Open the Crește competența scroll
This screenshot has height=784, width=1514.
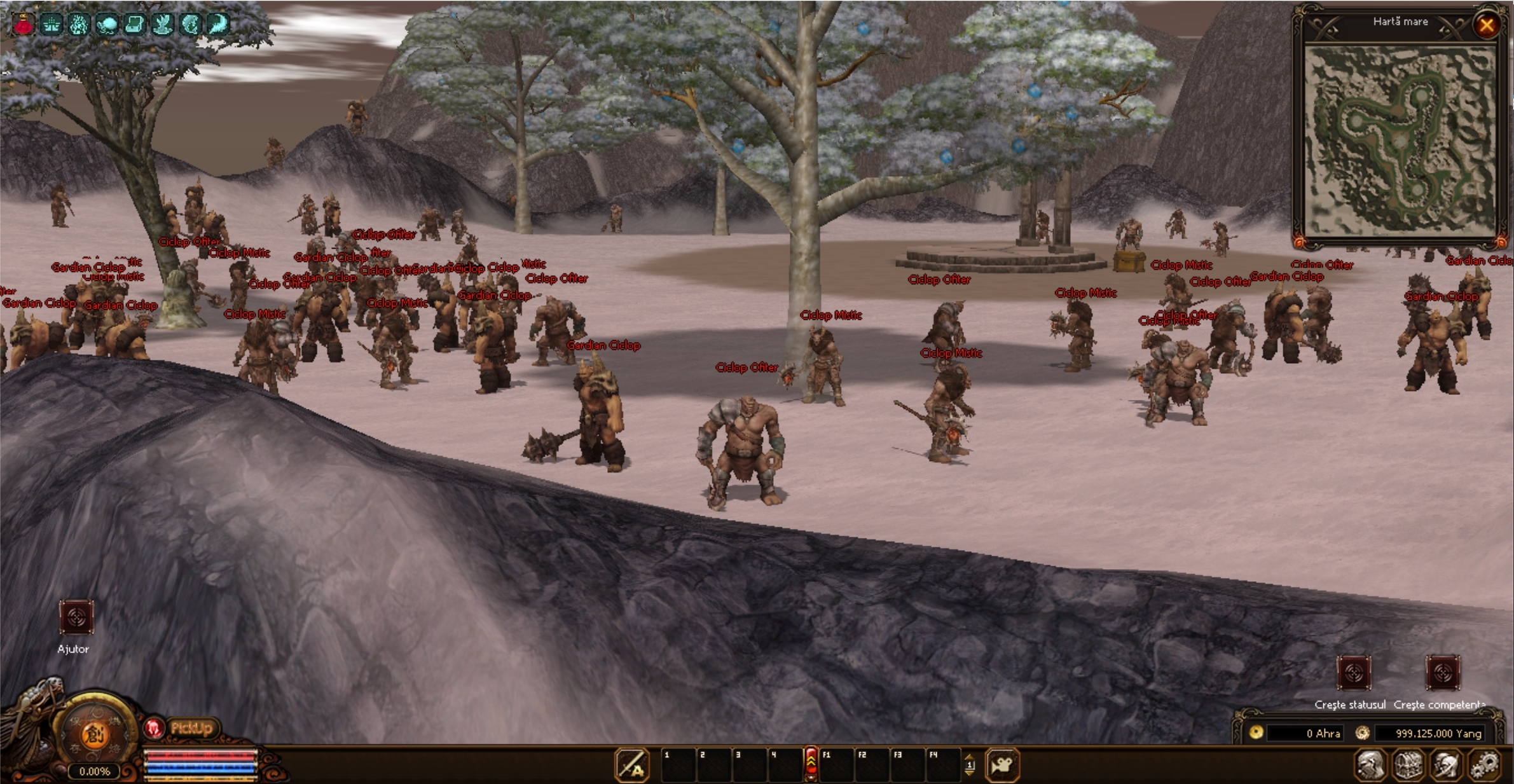coord(1442,673)
